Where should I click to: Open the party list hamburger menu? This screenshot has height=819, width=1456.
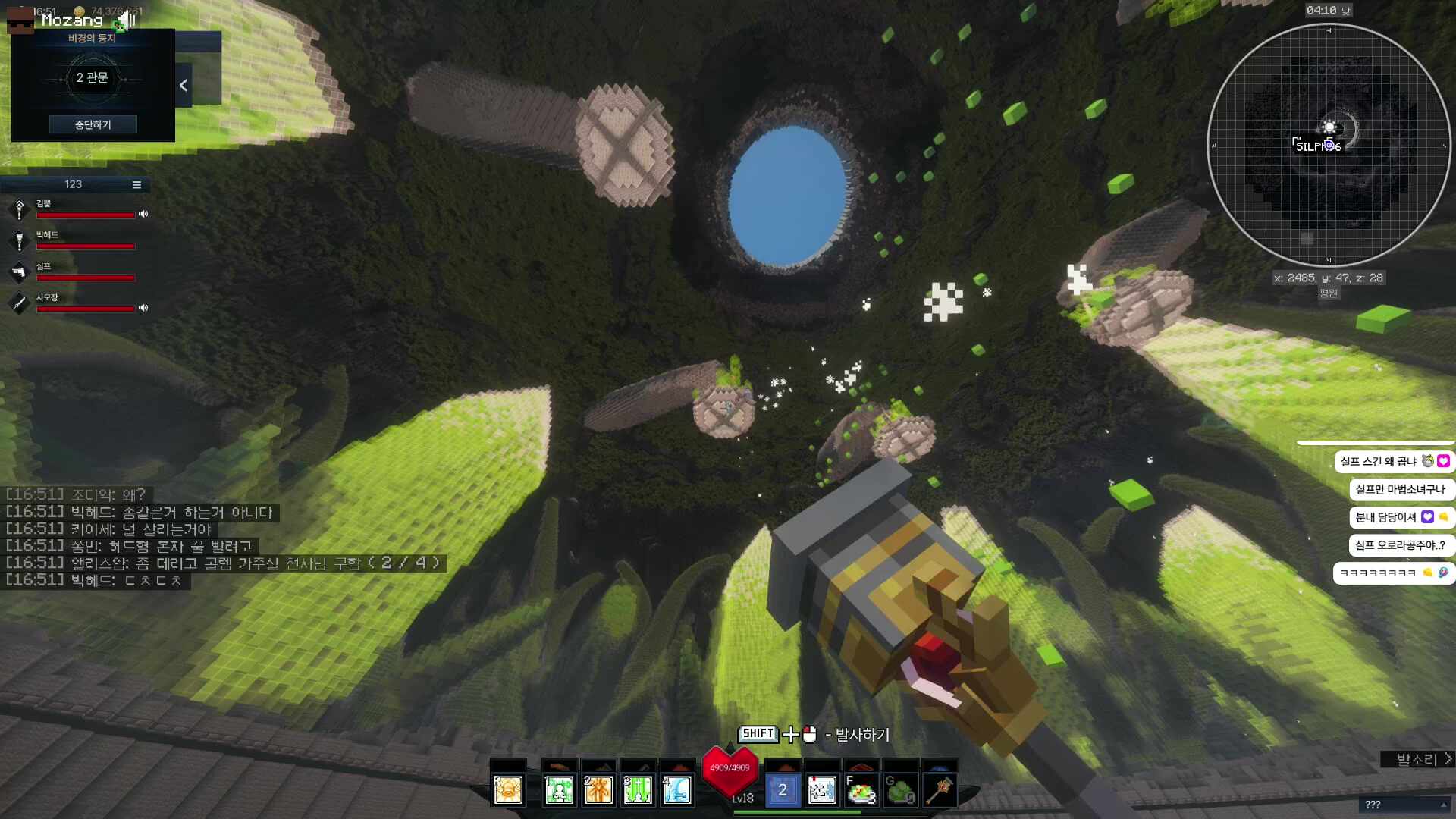[136, 184]
